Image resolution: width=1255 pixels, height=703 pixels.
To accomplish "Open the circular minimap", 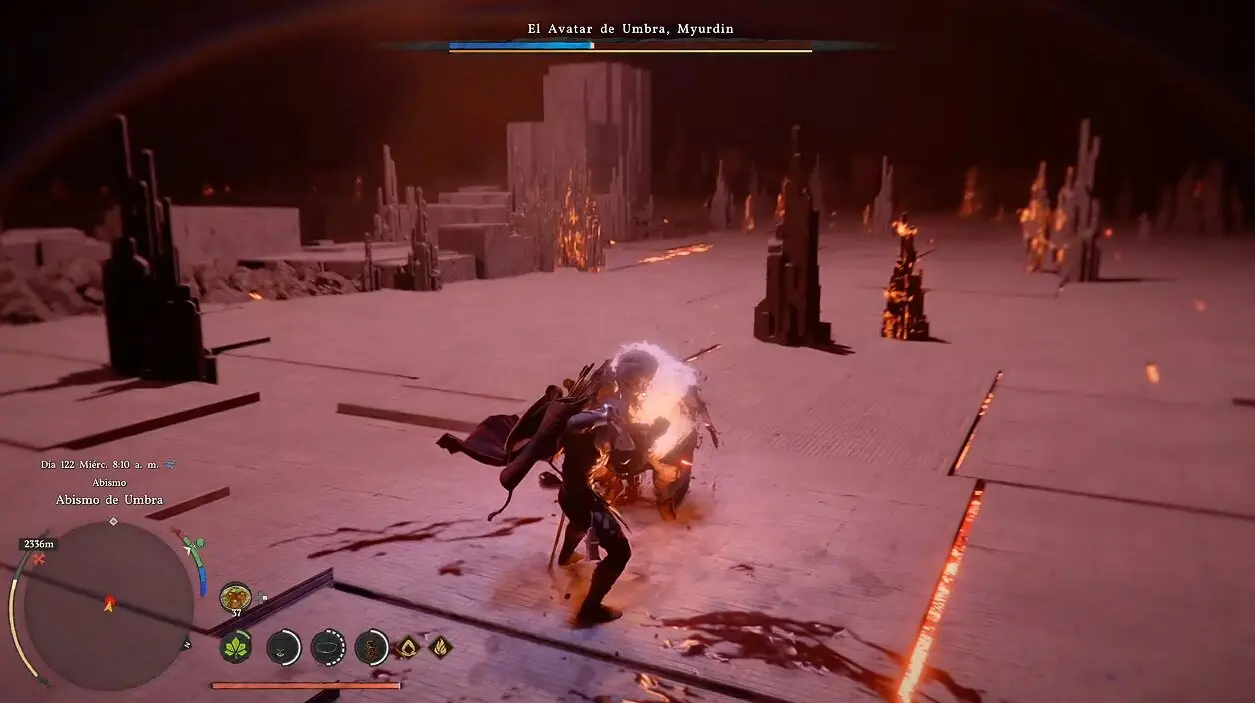I will [x=108, y=604].
